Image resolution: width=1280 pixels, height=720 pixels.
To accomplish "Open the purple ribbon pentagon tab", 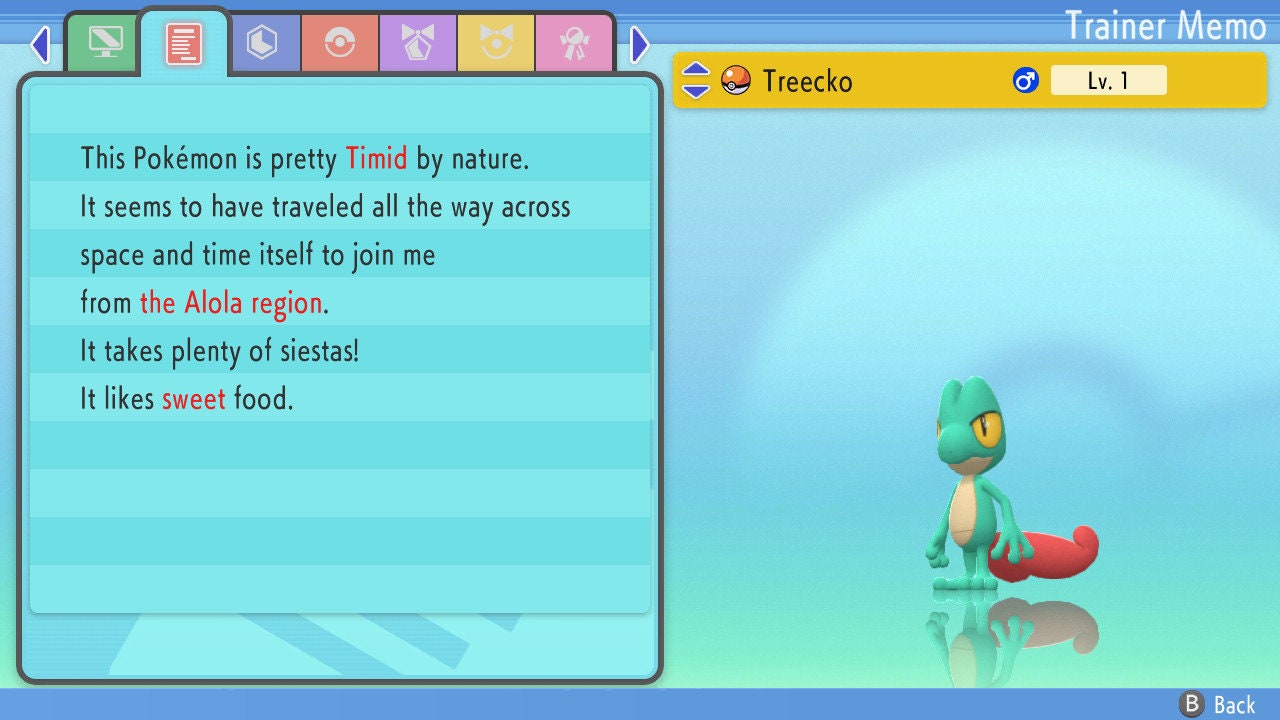I will click(418, 43).
